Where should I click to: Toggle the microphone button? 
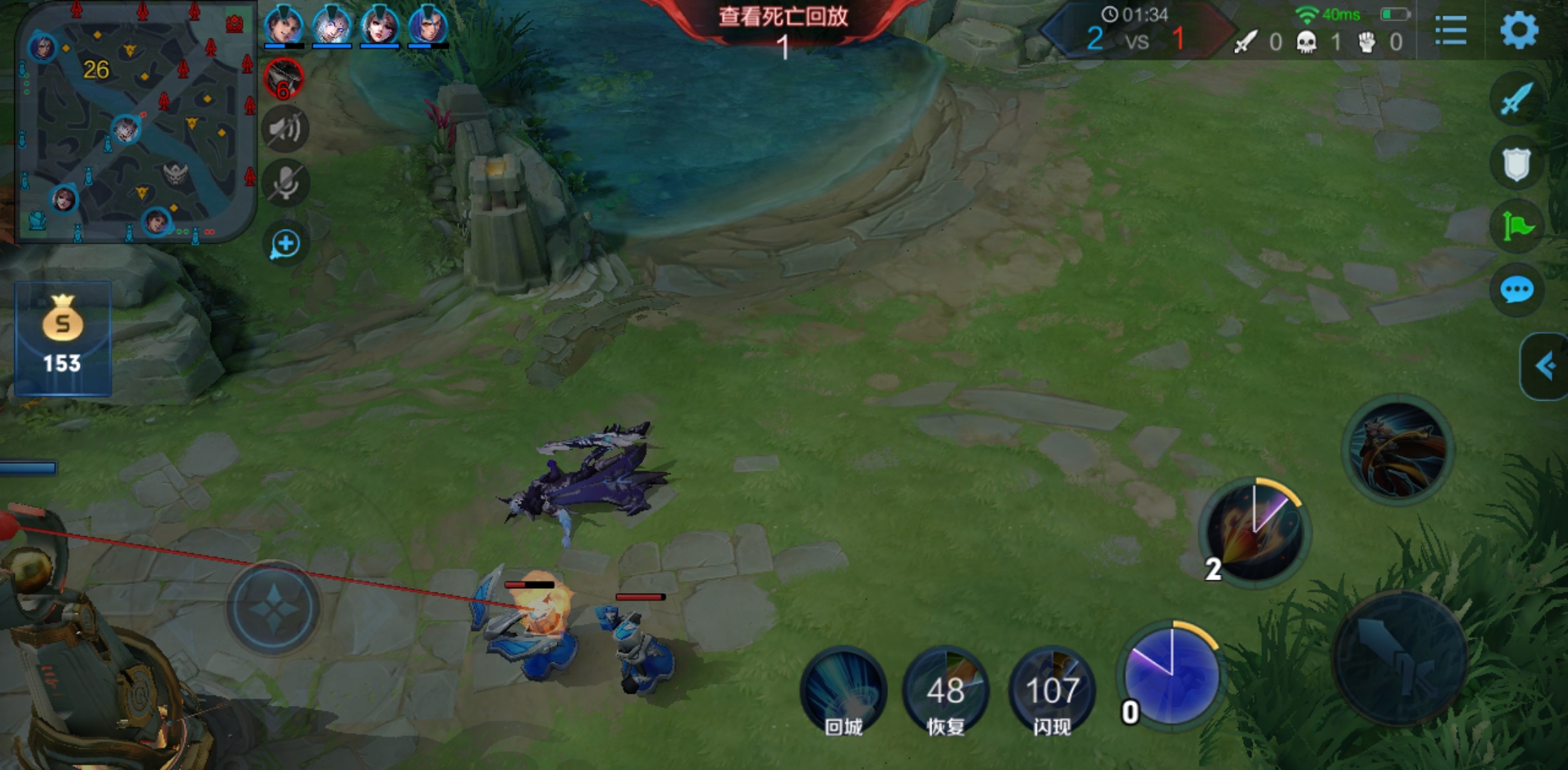click(285, 183)
